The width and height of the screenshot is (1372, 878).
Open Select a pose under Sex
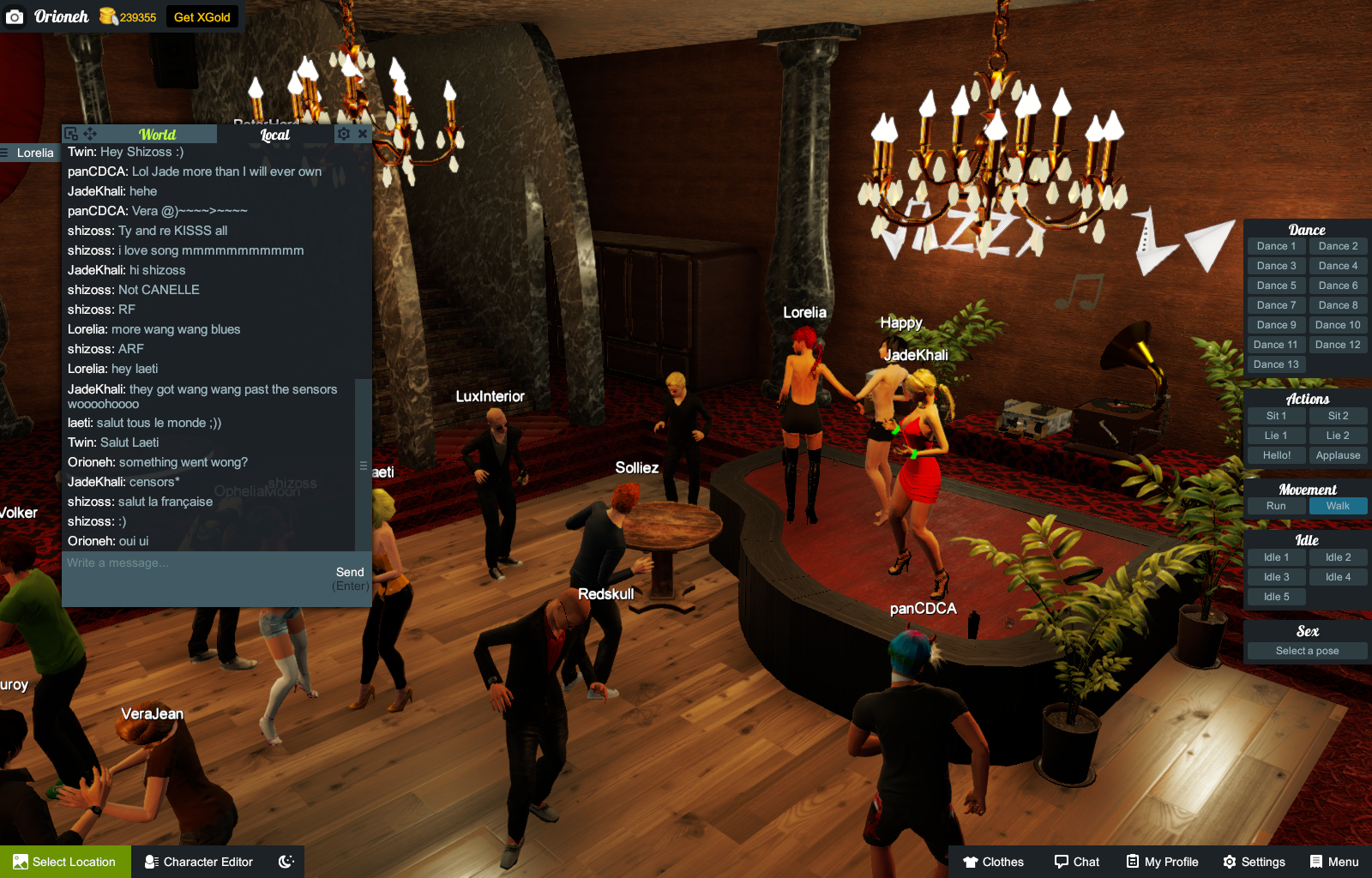1306,650
